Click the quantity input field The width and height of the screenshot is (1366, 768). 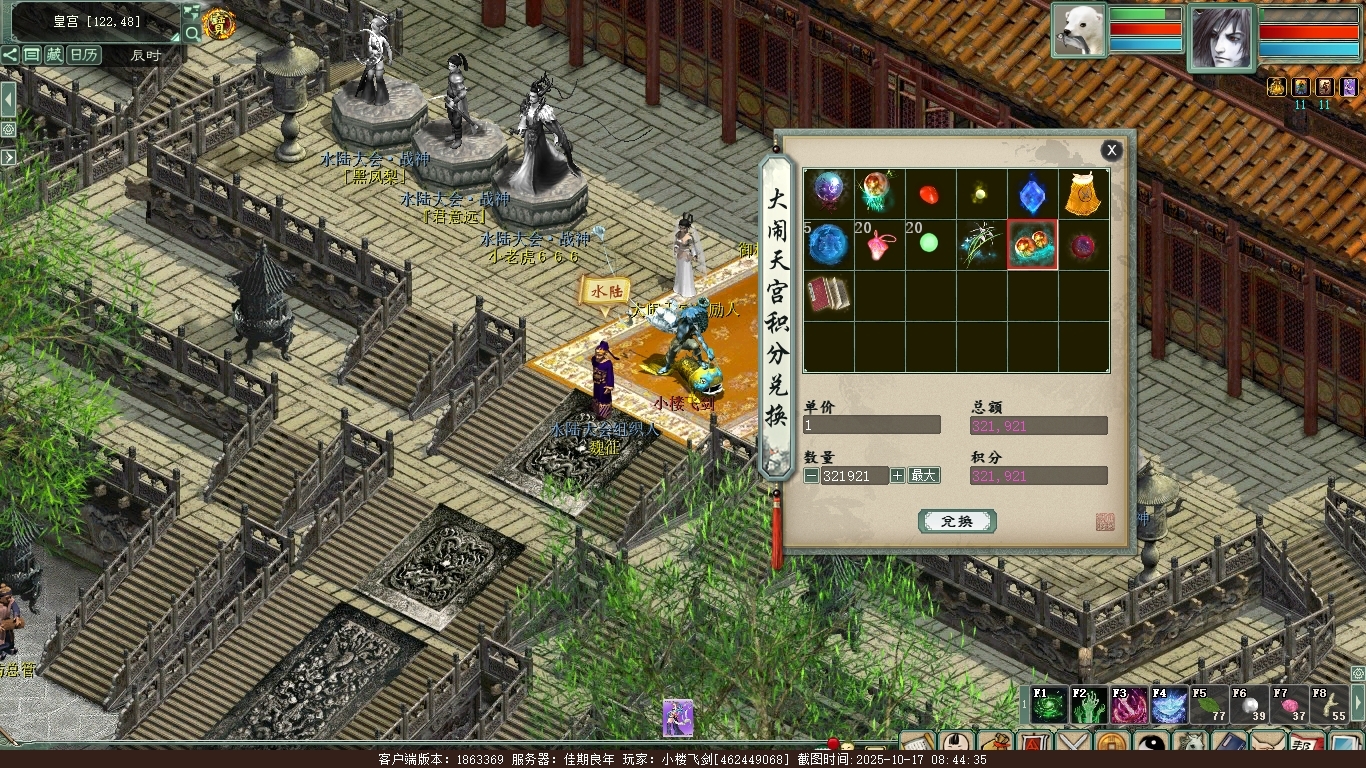tap(854, 476)
